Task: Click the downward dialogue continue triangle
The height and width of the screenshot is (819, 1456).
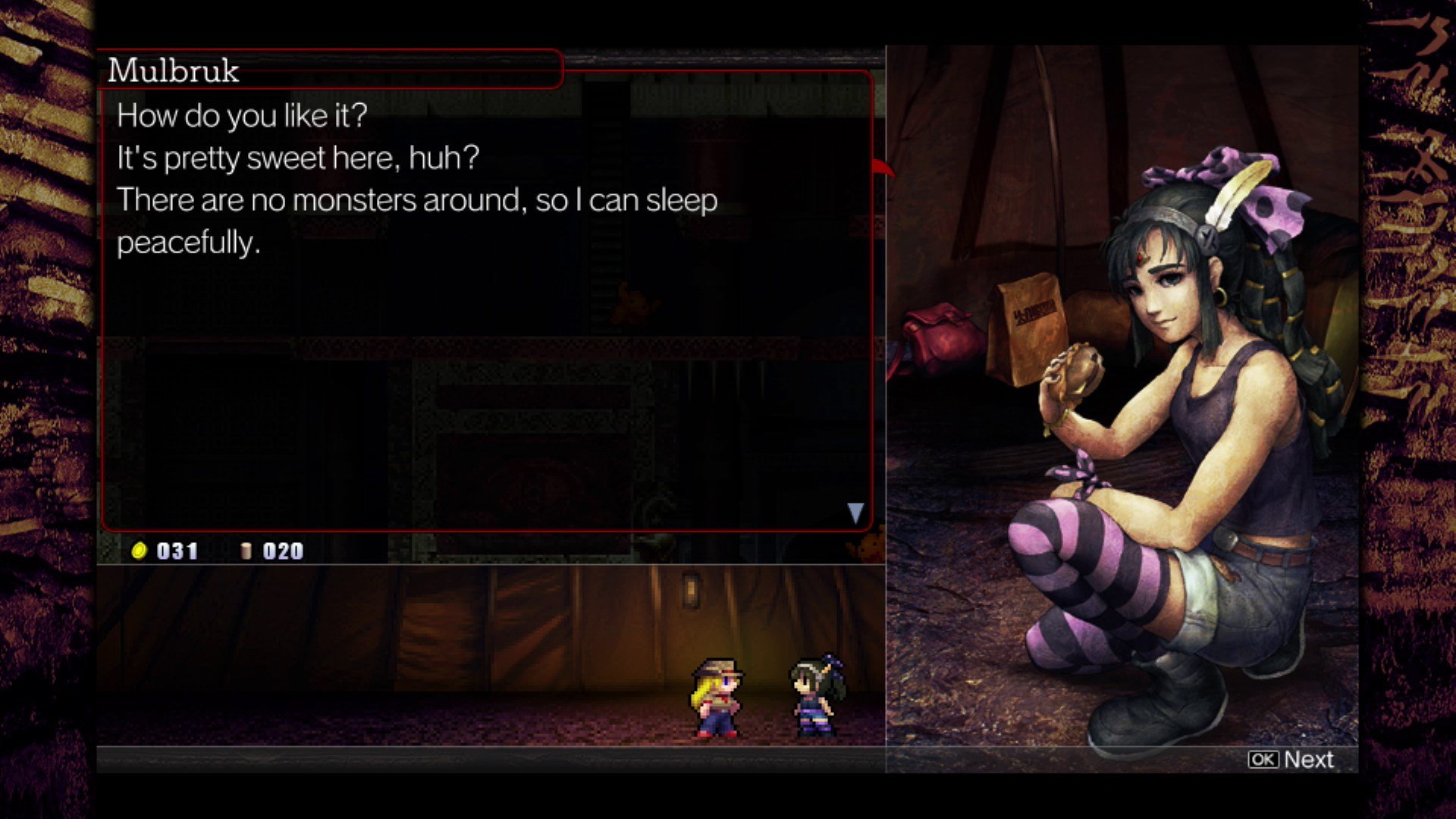Action: [855, 512]
